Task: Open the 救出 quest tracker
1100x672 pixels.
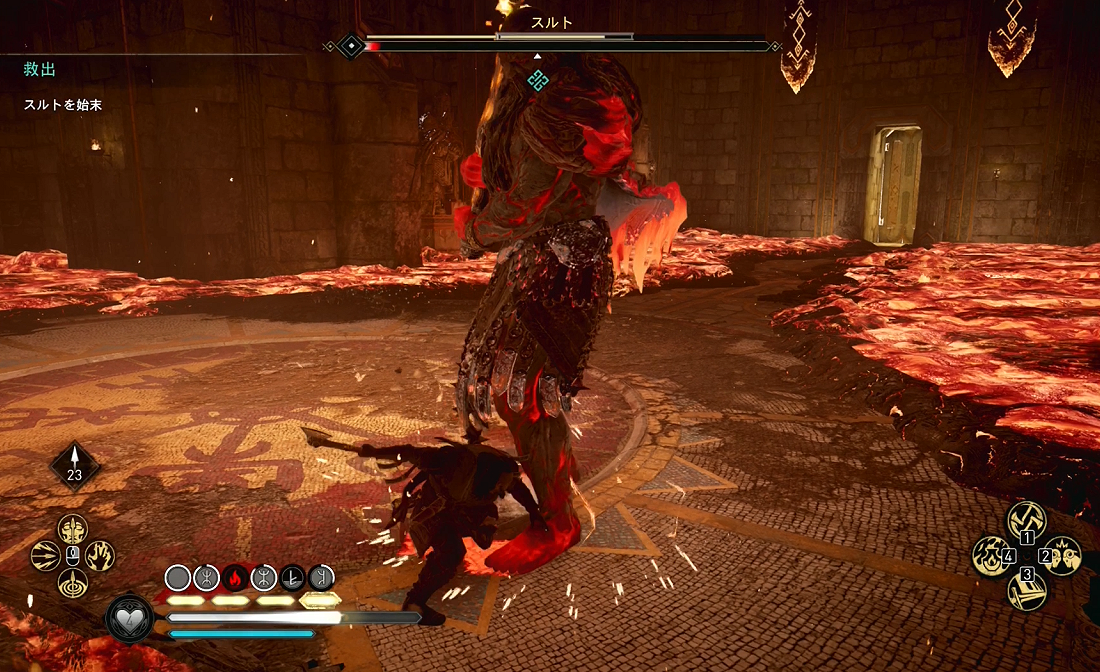Action: coord(41,69)
